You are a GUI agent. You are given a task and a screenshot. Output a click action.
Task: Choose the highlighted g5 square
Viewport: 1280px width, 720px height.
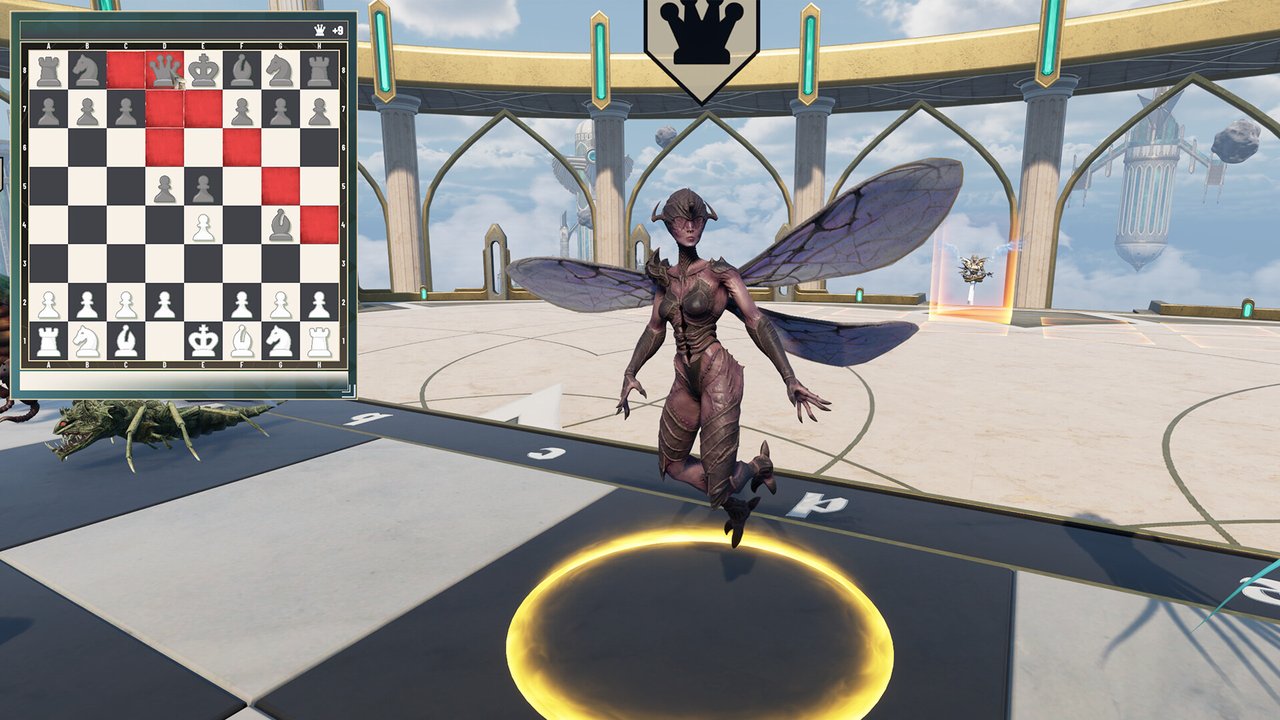280,186
